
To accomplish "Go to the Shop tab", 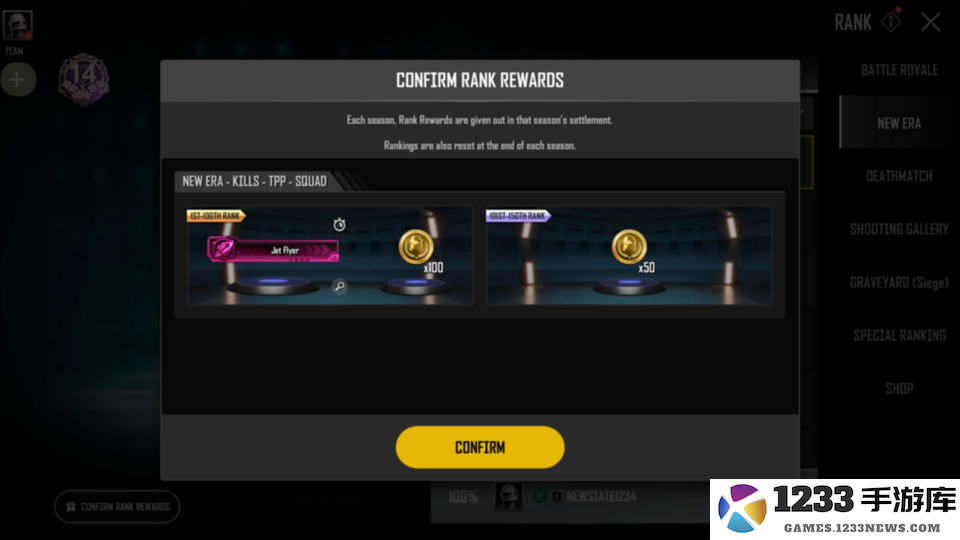I will [x=899, y=388].
